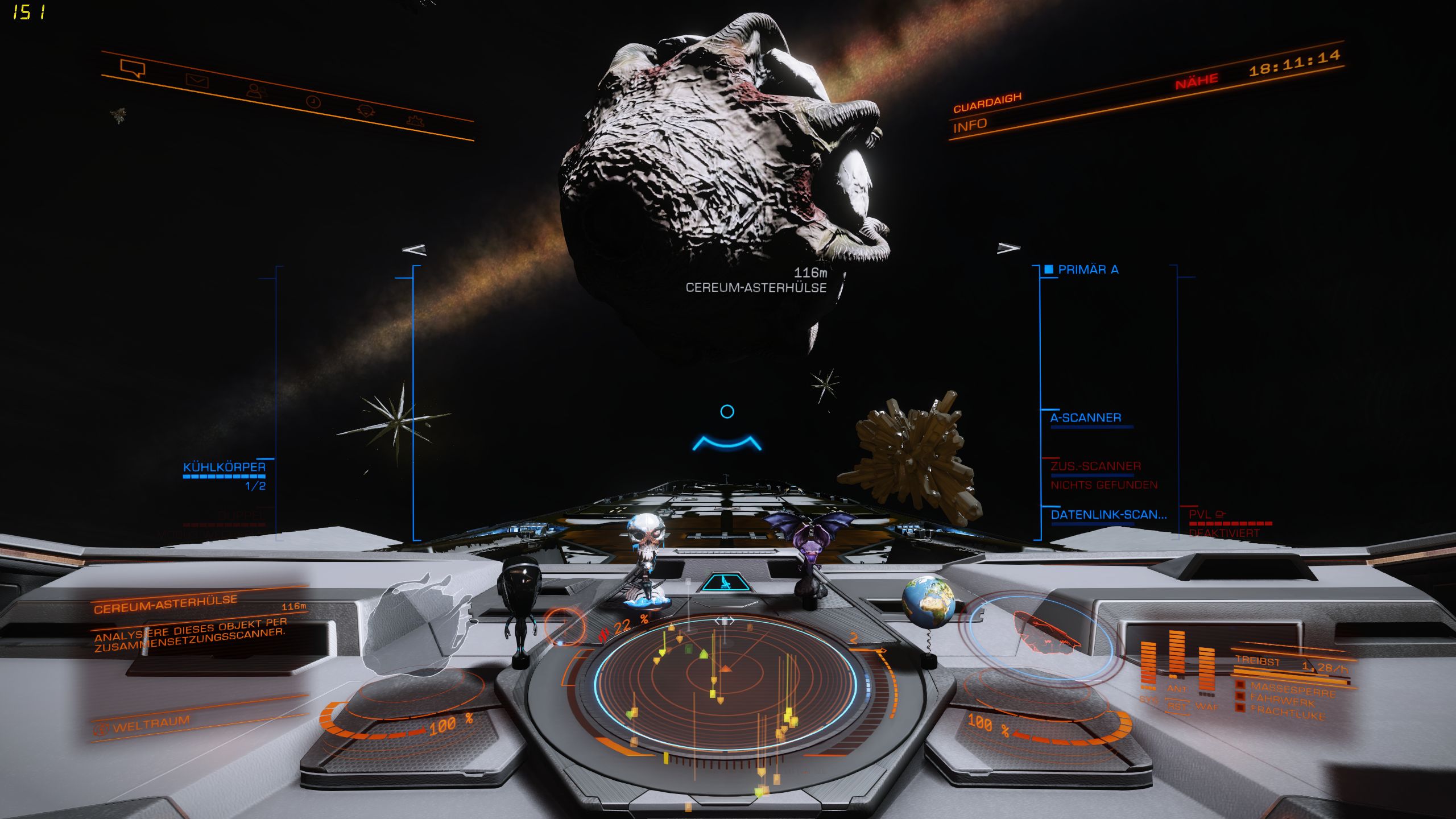Image resolution: width=1456 pixels, height=819 pixels.
Task: Activate the DATENLINK-SCAN module entry
Action: pos(1108,515)
